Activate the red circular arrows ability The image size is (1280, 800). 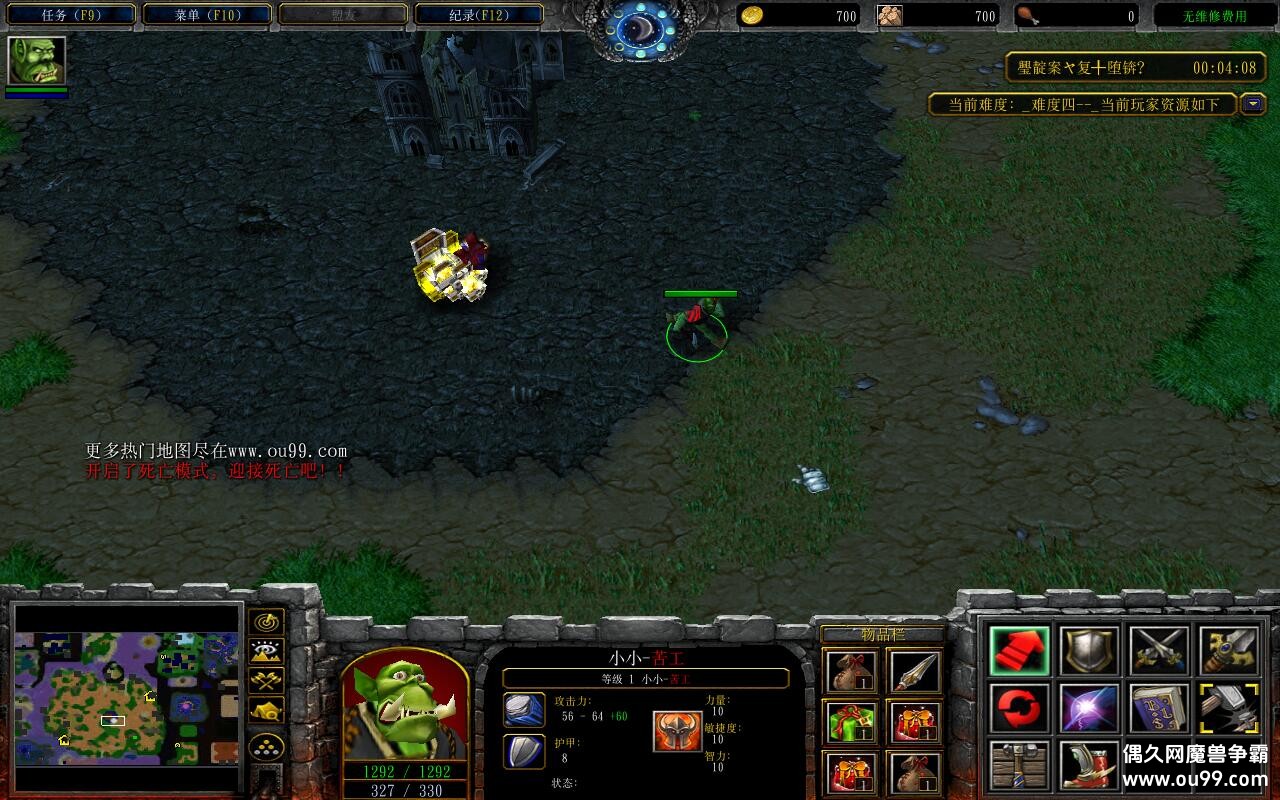click(1019, 708)
